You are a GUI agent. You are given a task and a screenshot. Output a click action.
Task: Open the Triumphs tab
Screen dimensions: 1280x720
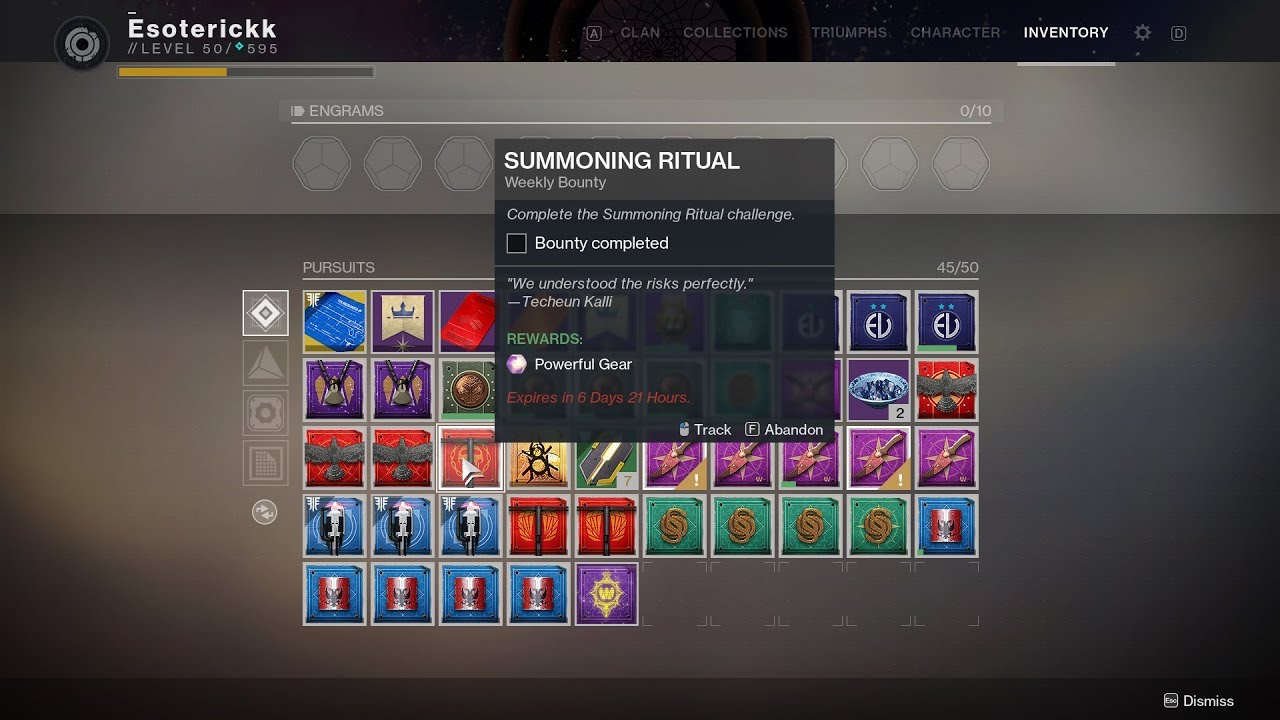[x=848, y=32]
